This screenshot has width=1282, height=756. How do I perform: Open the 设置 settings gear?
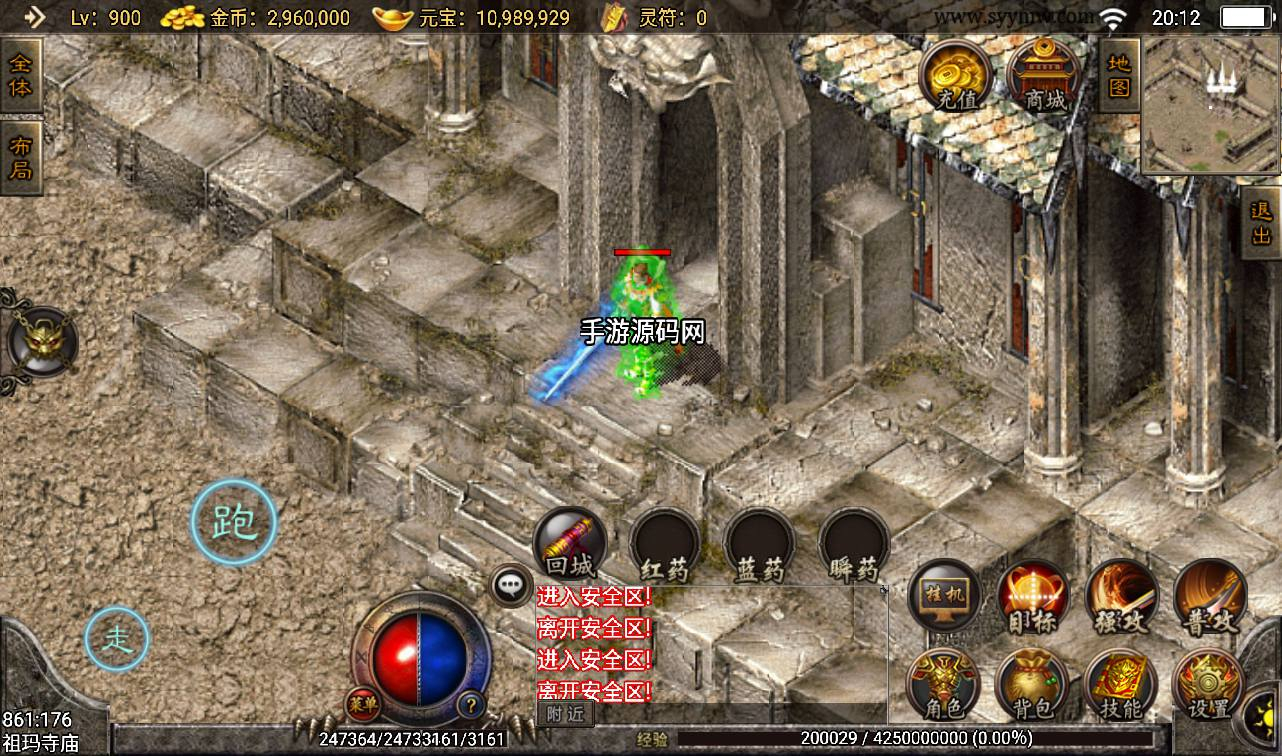[1208, 685]
